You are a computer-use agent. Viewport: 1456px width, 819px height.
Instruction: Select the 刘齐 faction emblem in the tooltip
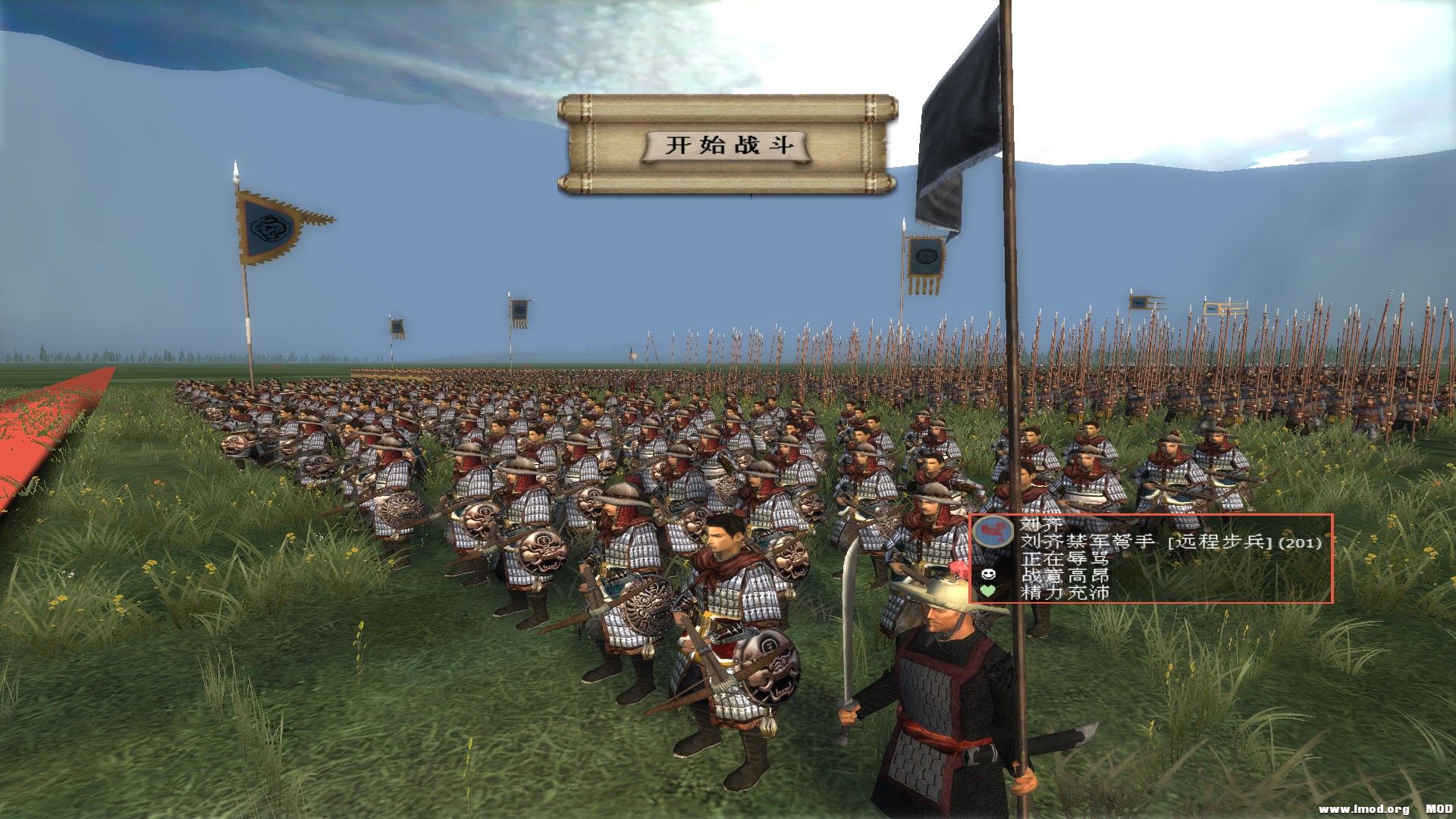(993, 532)
